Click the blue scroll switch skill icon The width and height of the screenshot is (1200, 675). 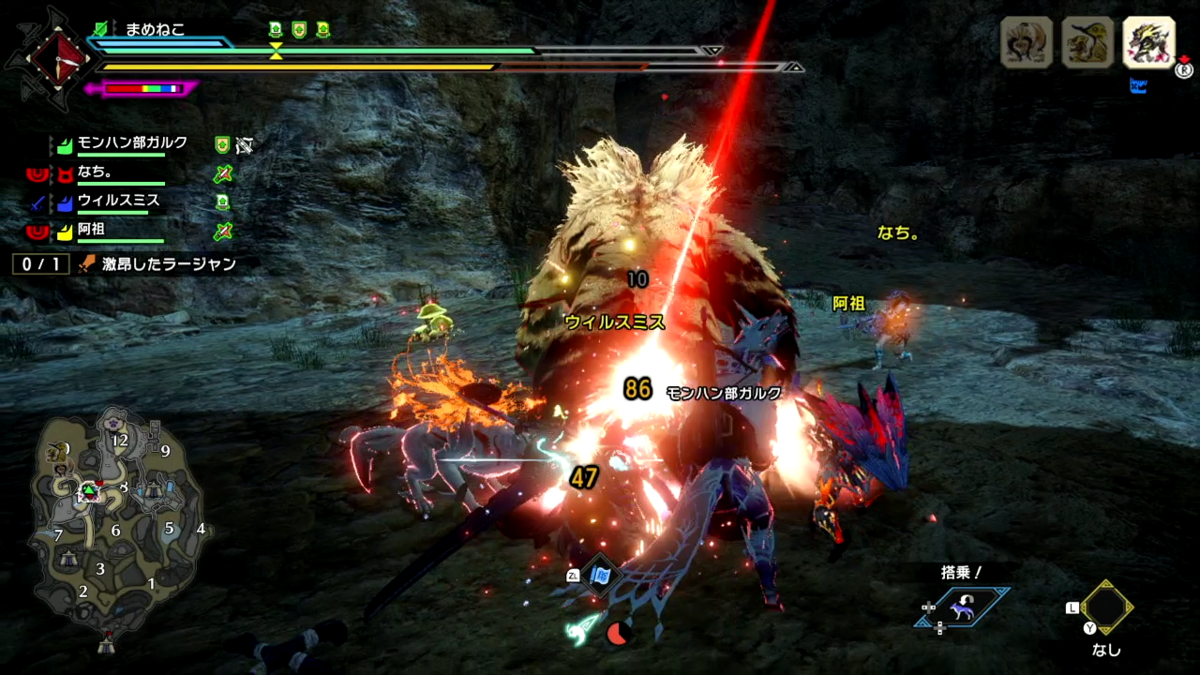pos(600,576)
